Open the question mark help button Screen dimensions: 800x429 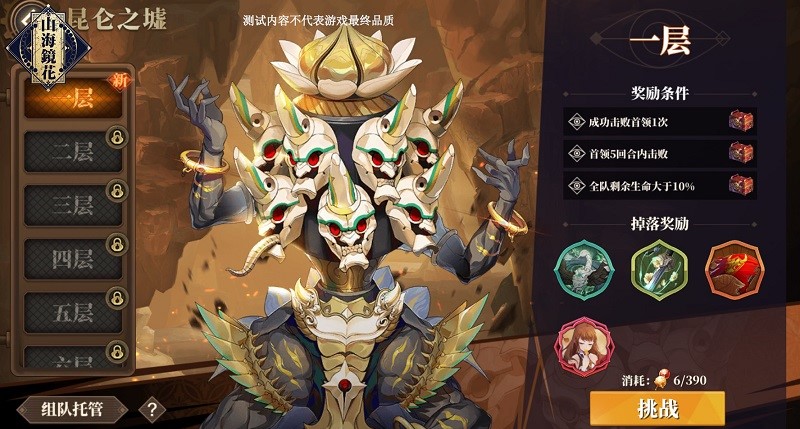[x=152, y=408]
